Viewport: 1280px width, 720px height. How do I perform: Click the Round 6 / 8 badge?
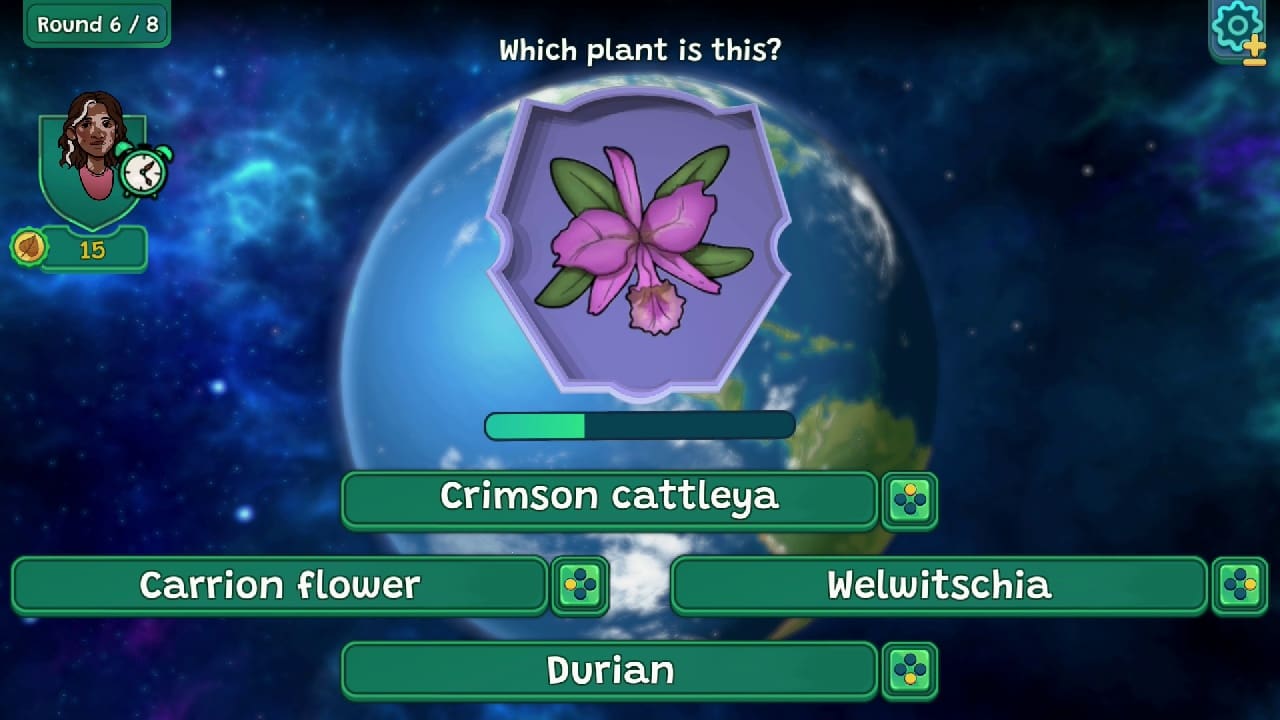(x=96, y=24)
